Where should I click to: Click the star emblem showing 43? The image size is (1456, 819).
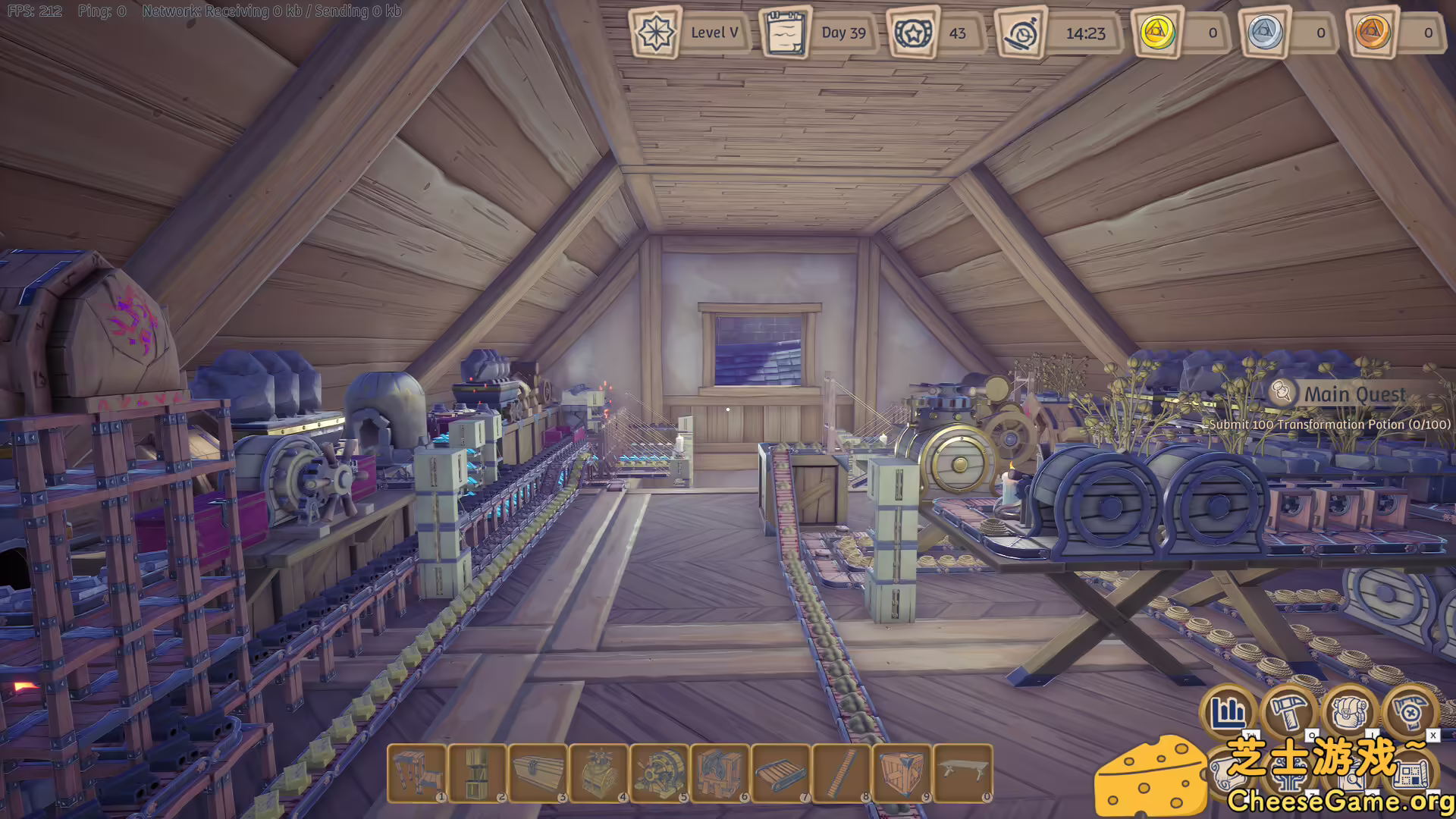pos(915,33)
